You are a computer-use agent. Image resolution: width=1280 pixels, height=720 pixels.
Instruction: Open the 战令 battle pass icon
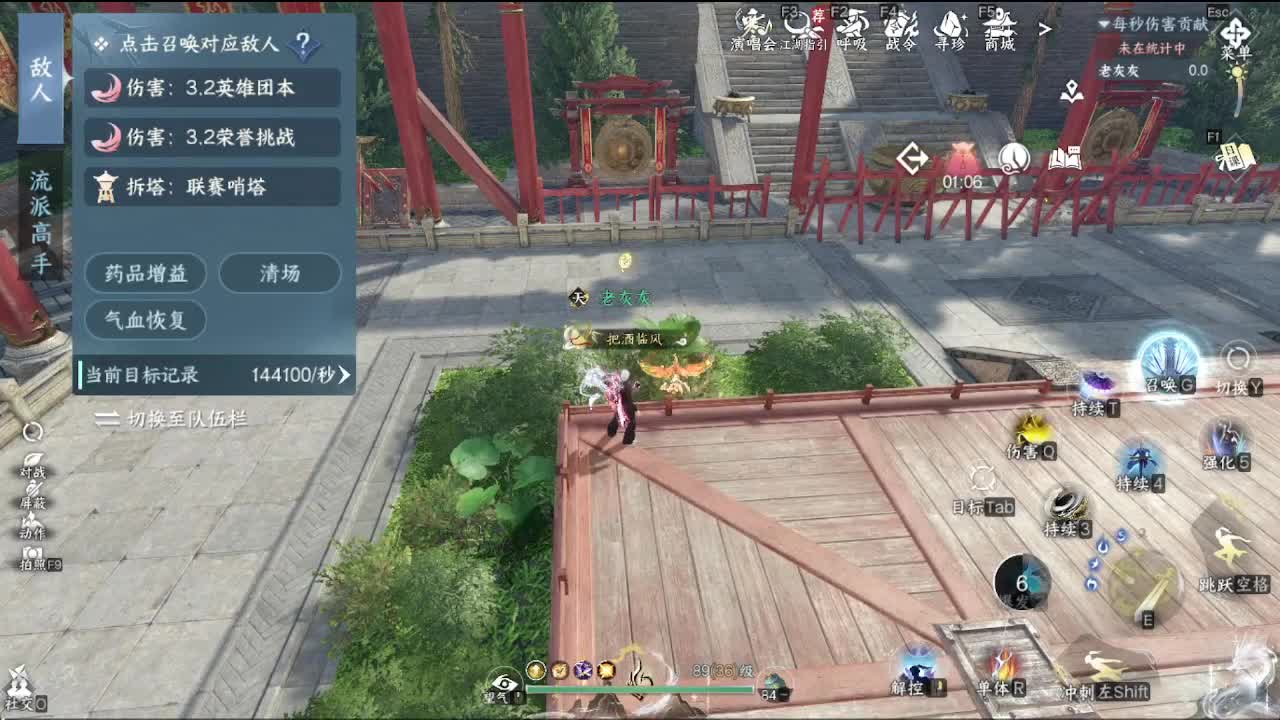point(902,28)
